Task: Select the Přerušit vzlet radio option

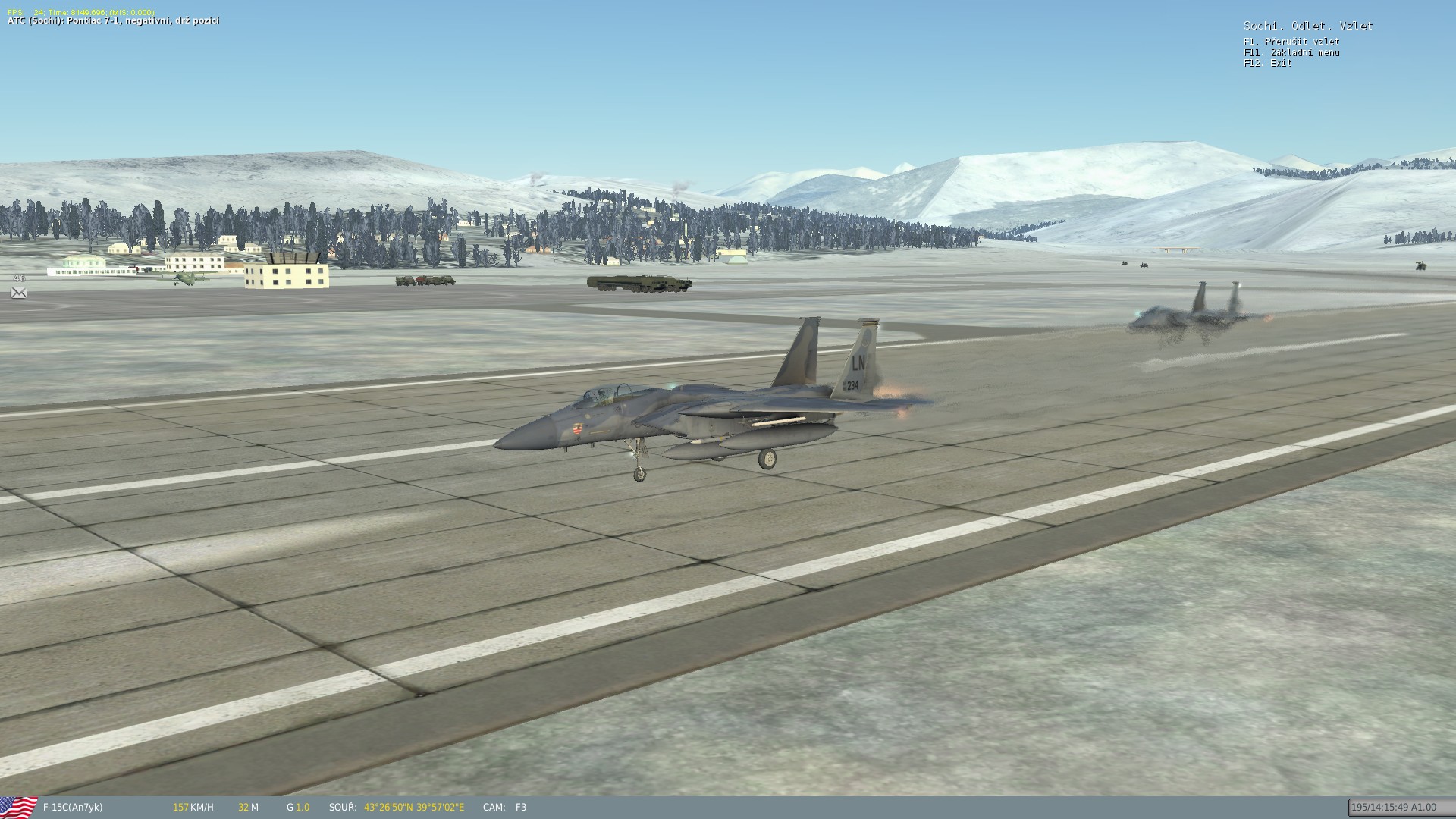Action: point(1291,42)
